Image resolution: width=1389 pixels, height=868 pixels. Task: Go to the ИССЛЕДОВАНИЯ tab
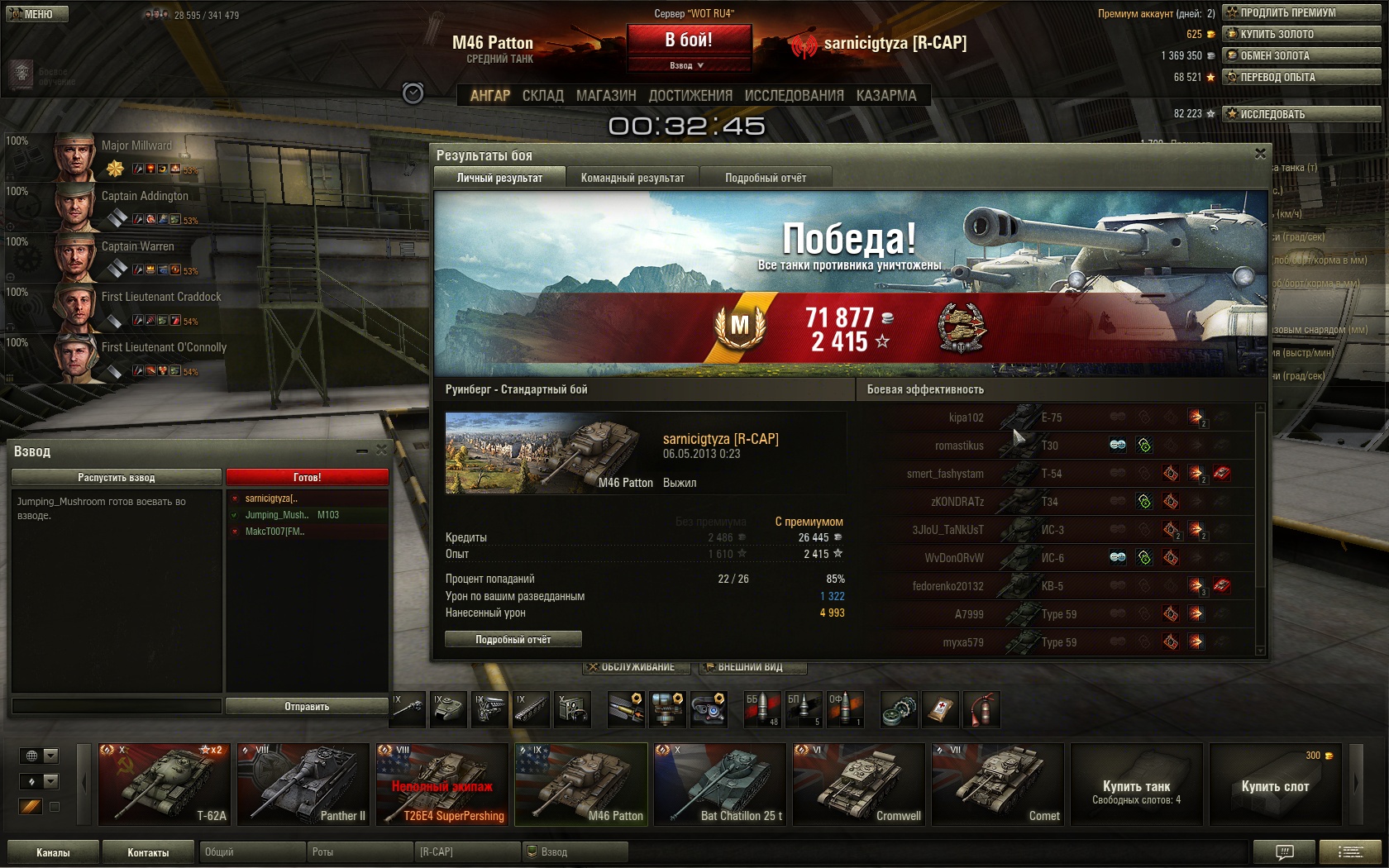[x=794, y=96]
